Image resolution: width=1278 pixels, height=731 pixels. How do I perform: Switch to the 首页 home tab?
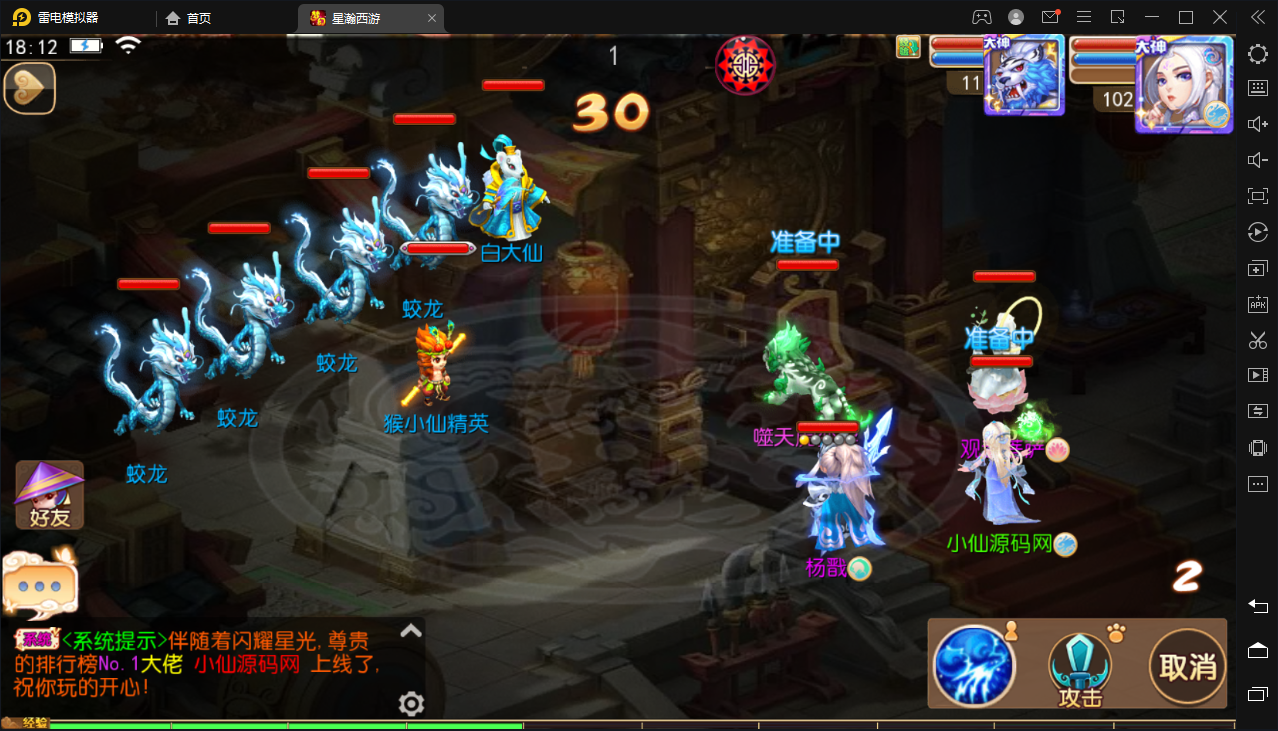(189, 18)
